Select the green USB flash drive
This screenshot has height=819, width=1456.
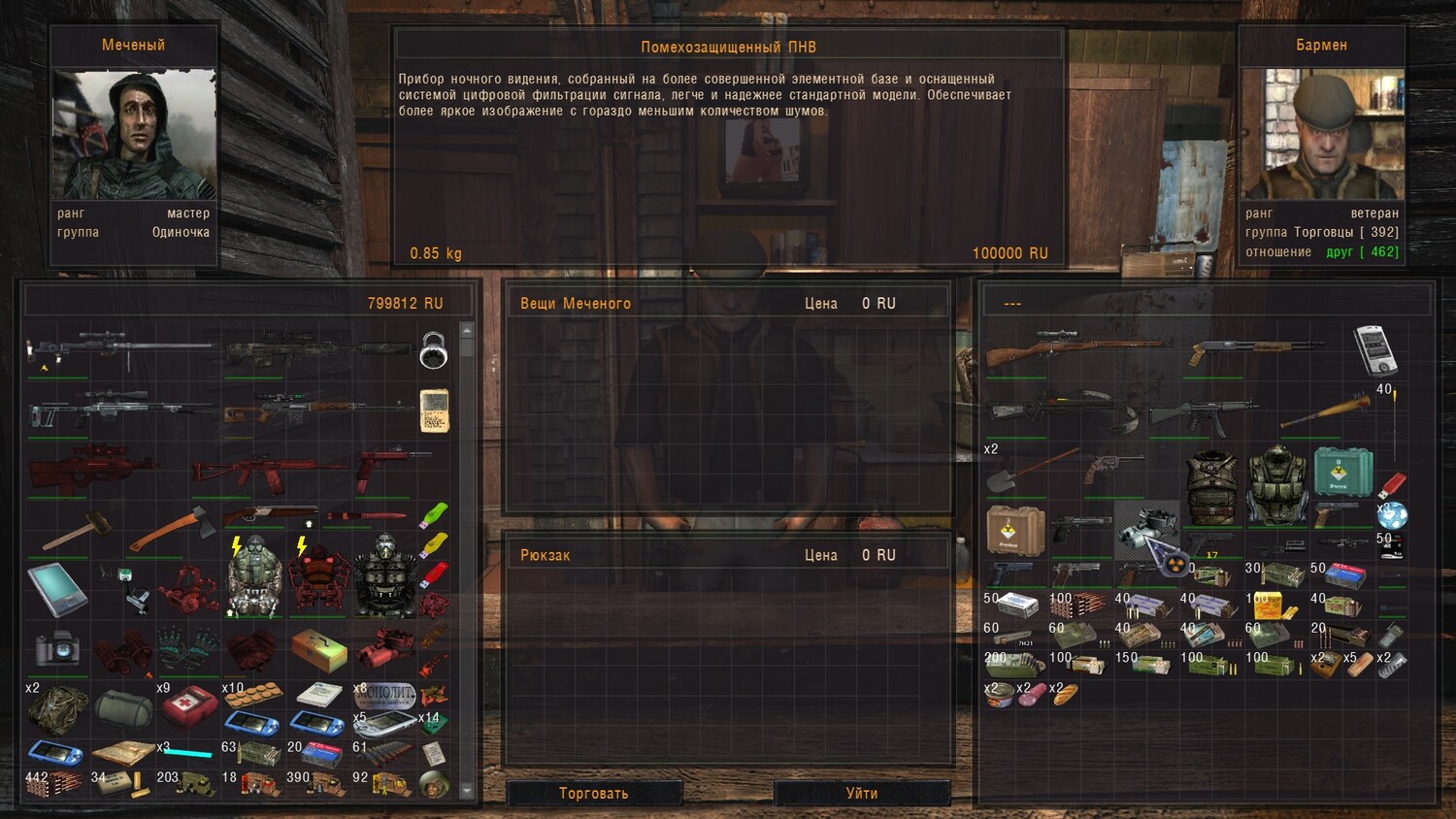[434, 513]
